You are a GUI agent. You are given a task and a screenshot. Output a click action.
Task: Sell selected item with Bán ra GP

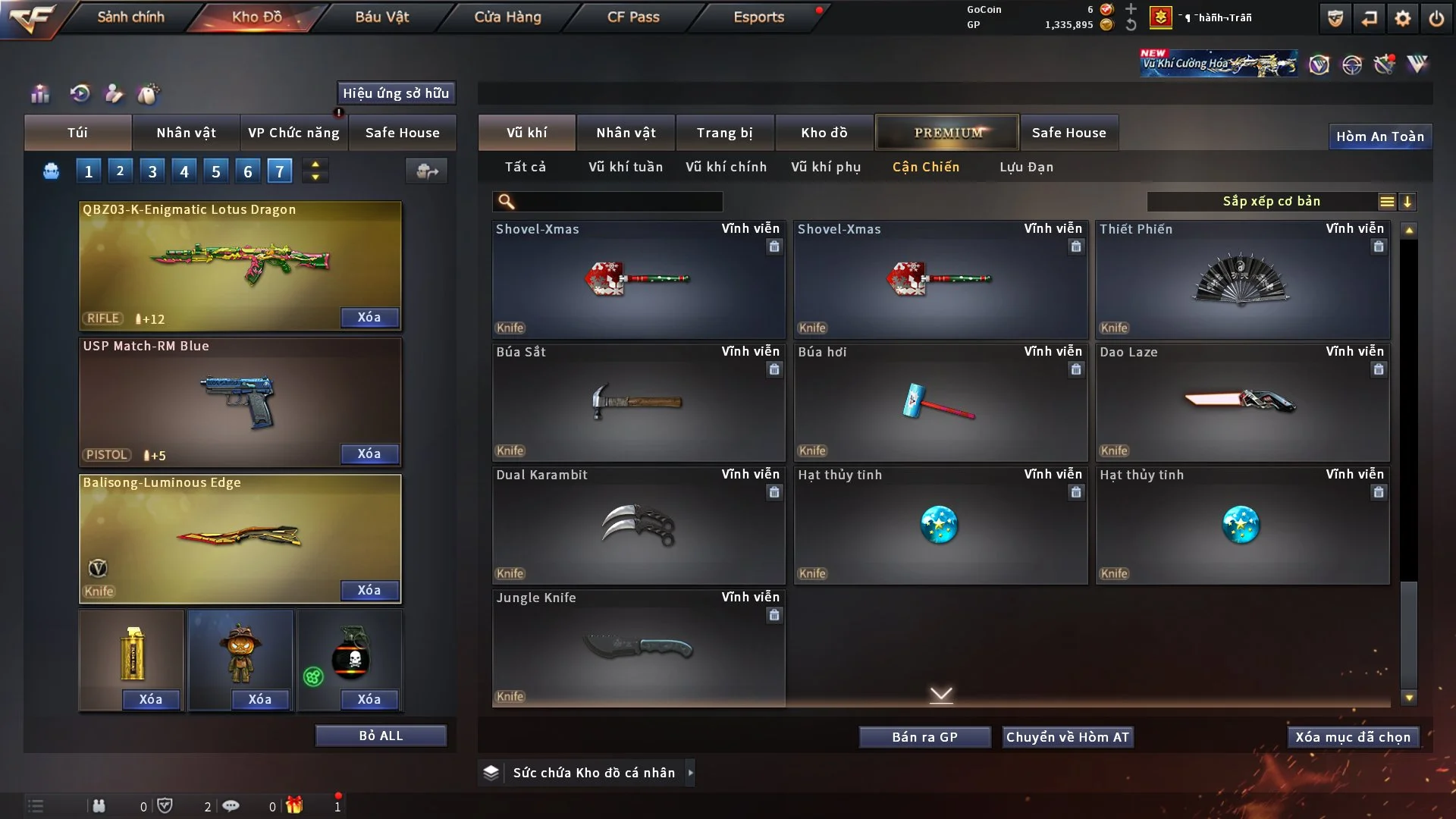tap(924, 737)
